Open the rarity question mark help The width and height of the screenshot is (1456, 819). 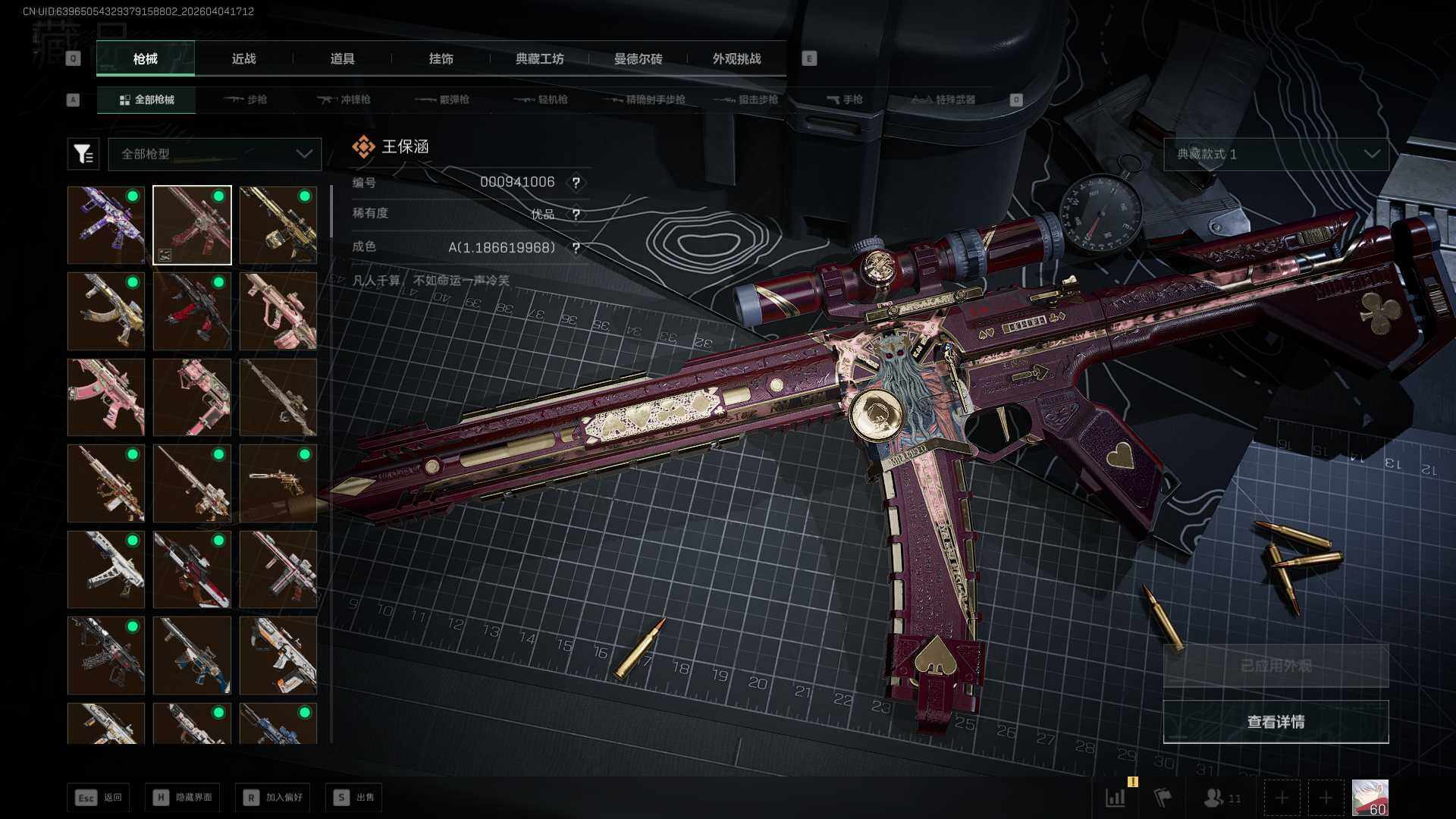pyautogui.click(x=576, y=215)
